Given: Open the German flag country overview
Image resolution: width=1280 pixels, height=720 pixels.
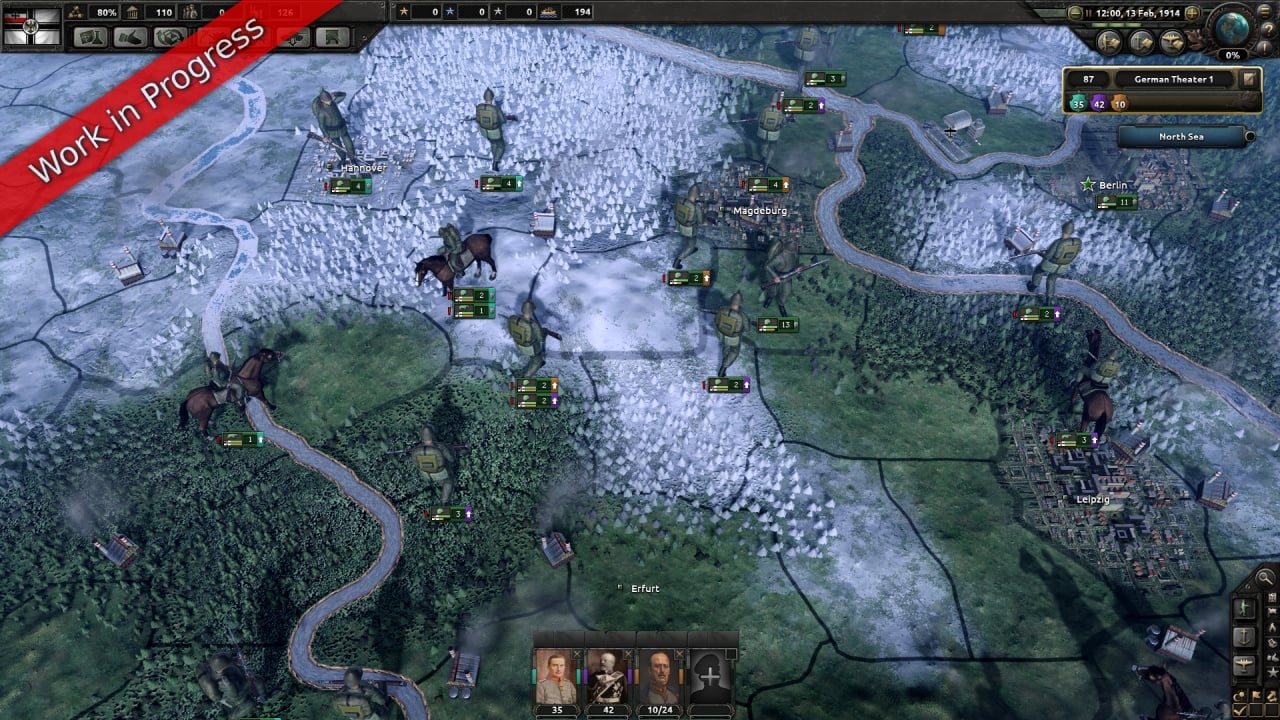Looking at the screenshot, I should click(32, 27).
